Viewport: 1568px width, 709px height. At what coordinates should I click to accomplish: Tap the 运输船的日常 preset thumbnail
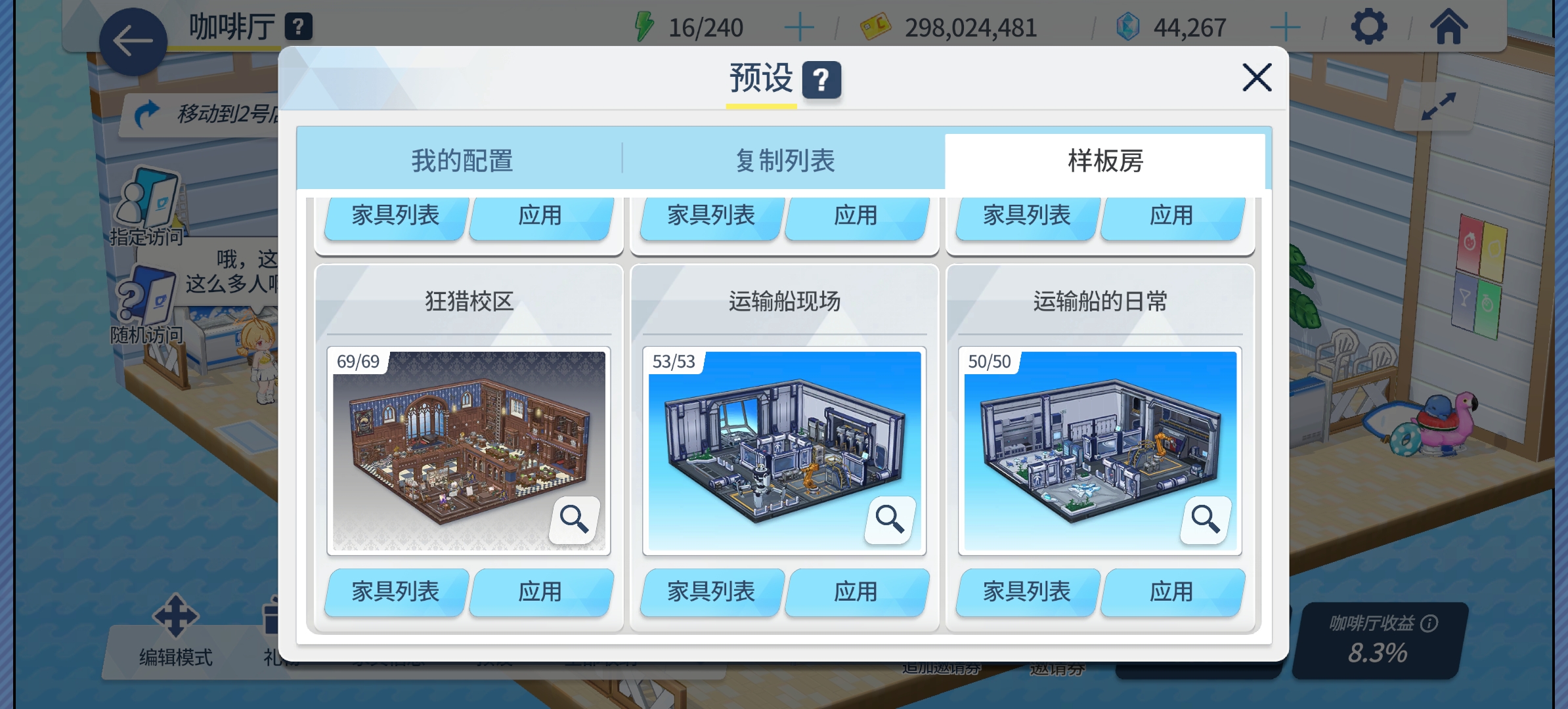[1099, 450]
